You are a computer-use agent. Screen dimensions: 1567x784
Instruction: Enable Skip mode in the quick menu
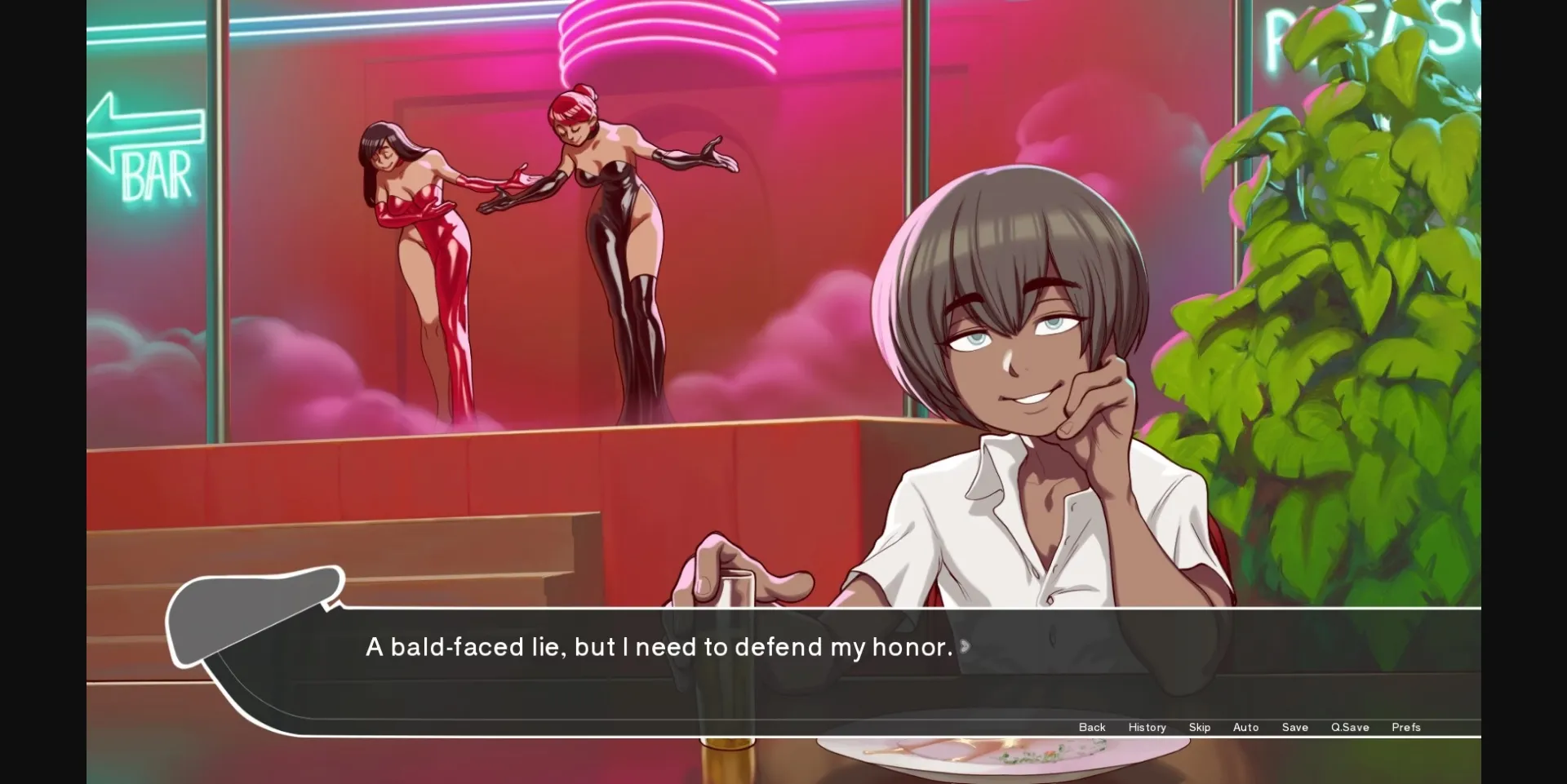tap(1200, 727)
